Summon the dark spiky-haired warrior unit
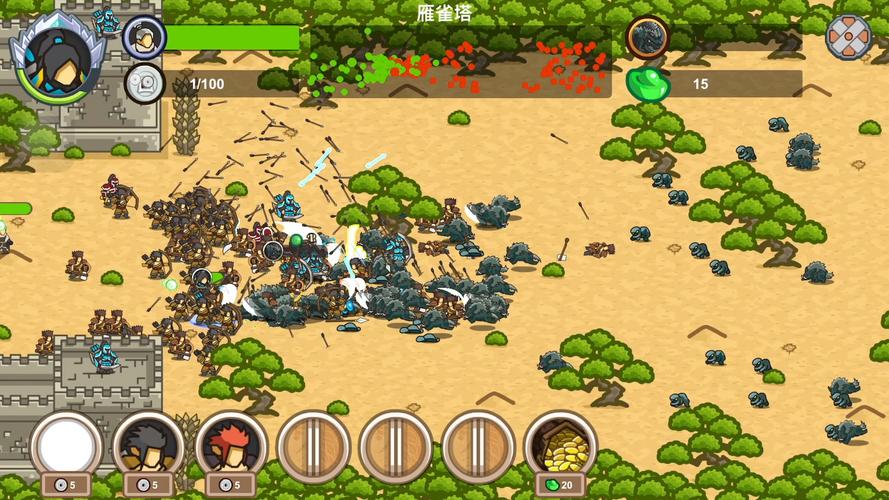 (x=148, y=446)
